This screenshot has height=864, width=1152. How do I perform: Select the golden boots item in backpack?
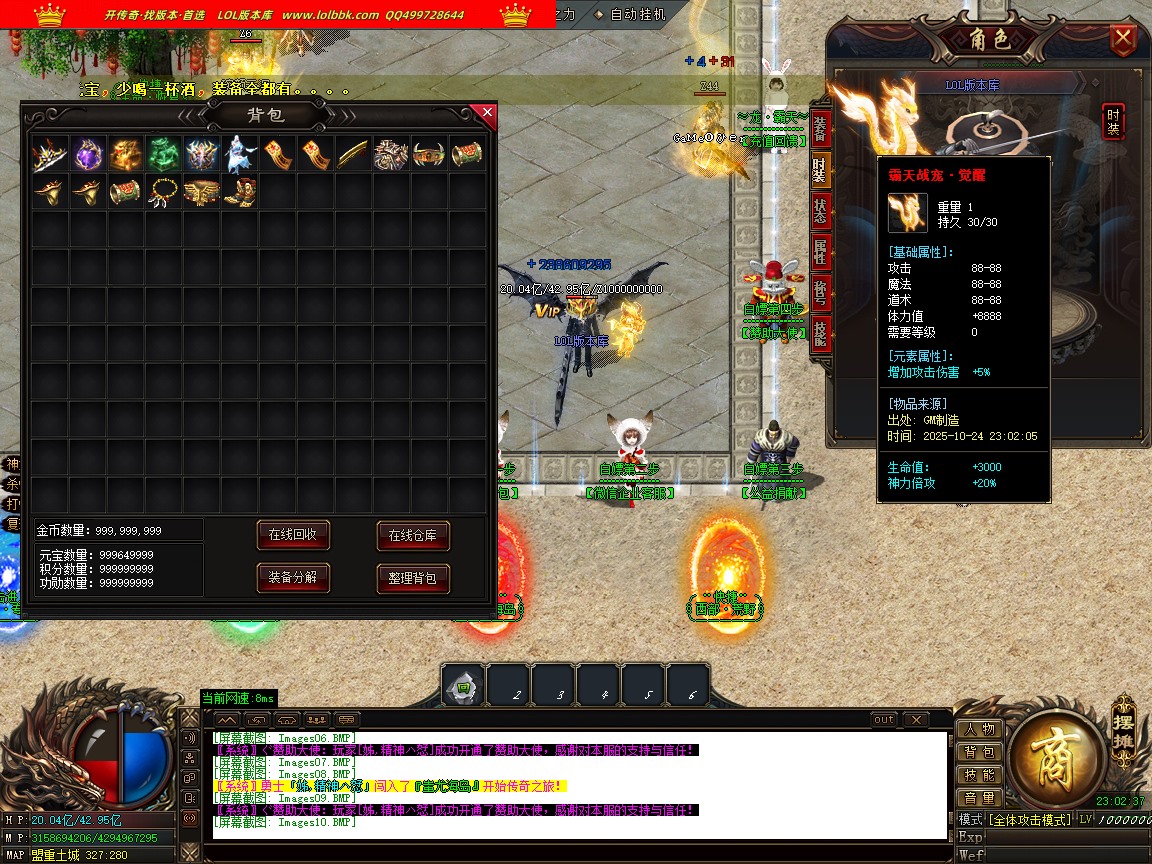pos(239,191)
